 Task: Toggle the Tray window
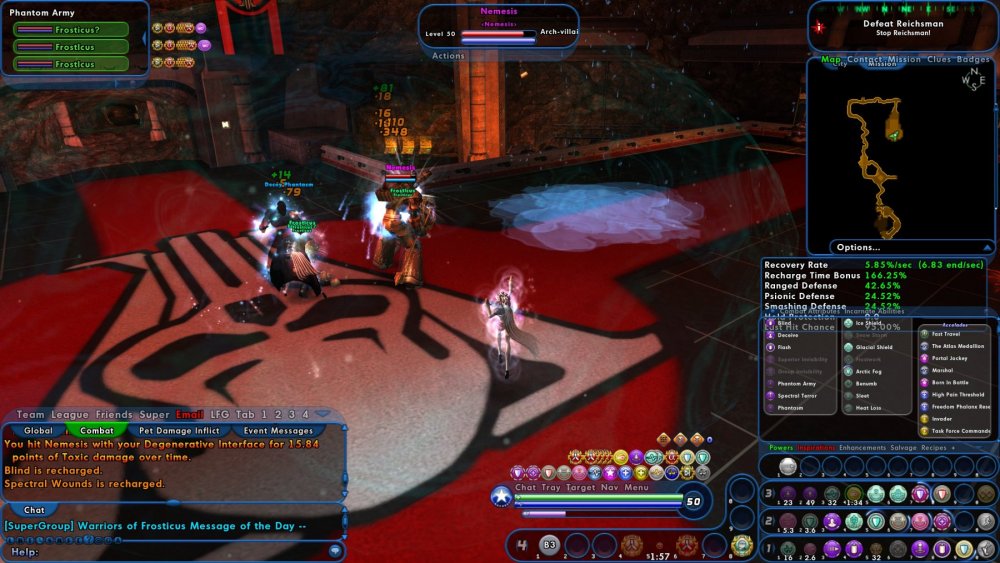551,487
